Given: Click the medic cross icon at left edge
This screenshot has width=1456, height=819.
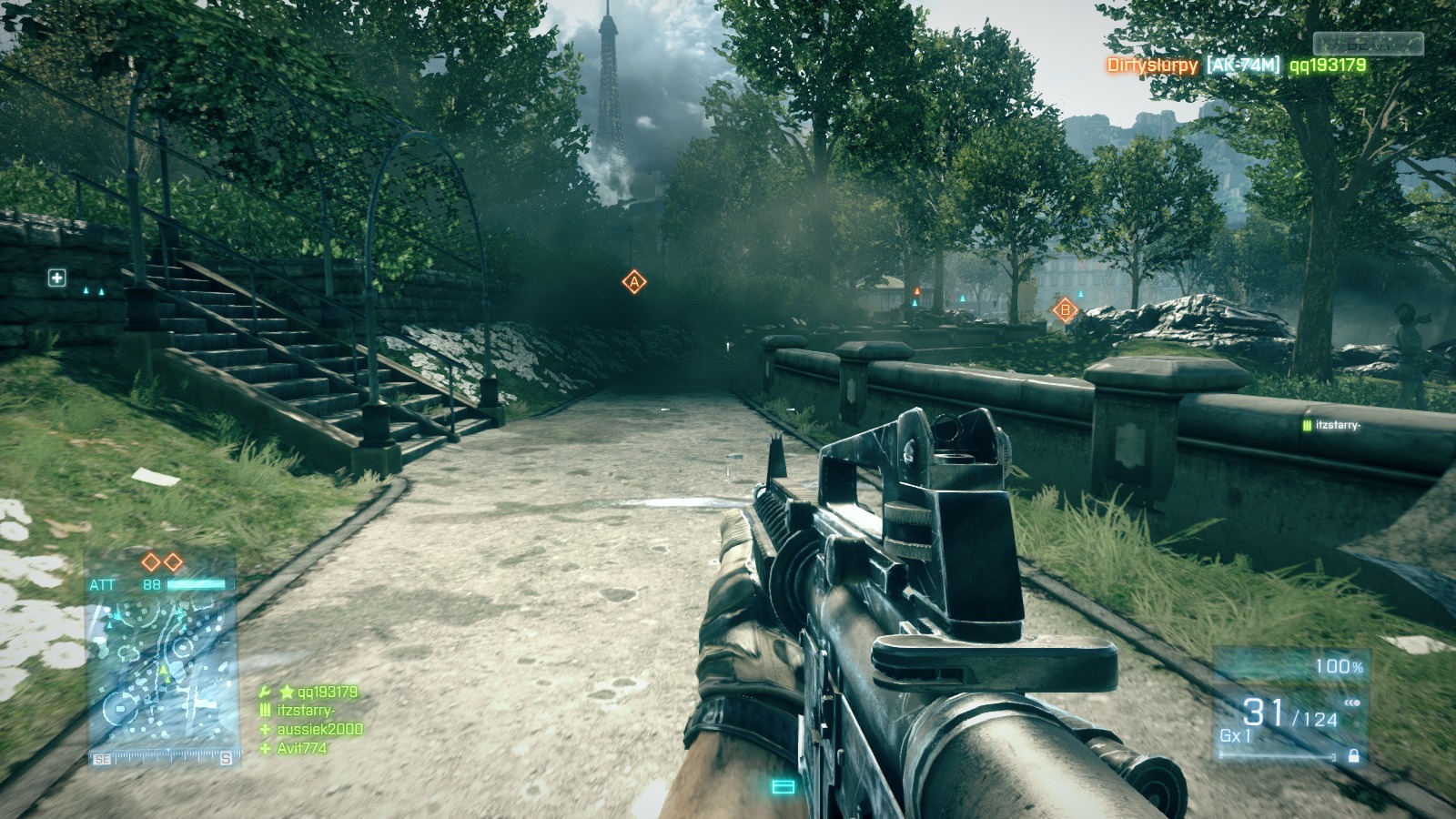Looking at the screenshot, I should [x=57, y=278].
